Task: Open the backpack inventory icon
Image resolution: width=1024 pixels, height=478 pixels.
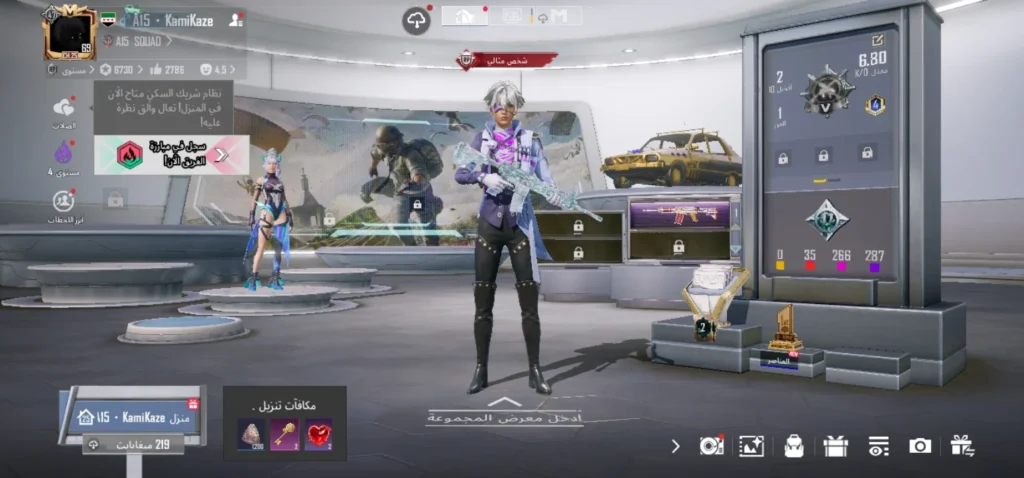Action: click(x=794, y=446)
